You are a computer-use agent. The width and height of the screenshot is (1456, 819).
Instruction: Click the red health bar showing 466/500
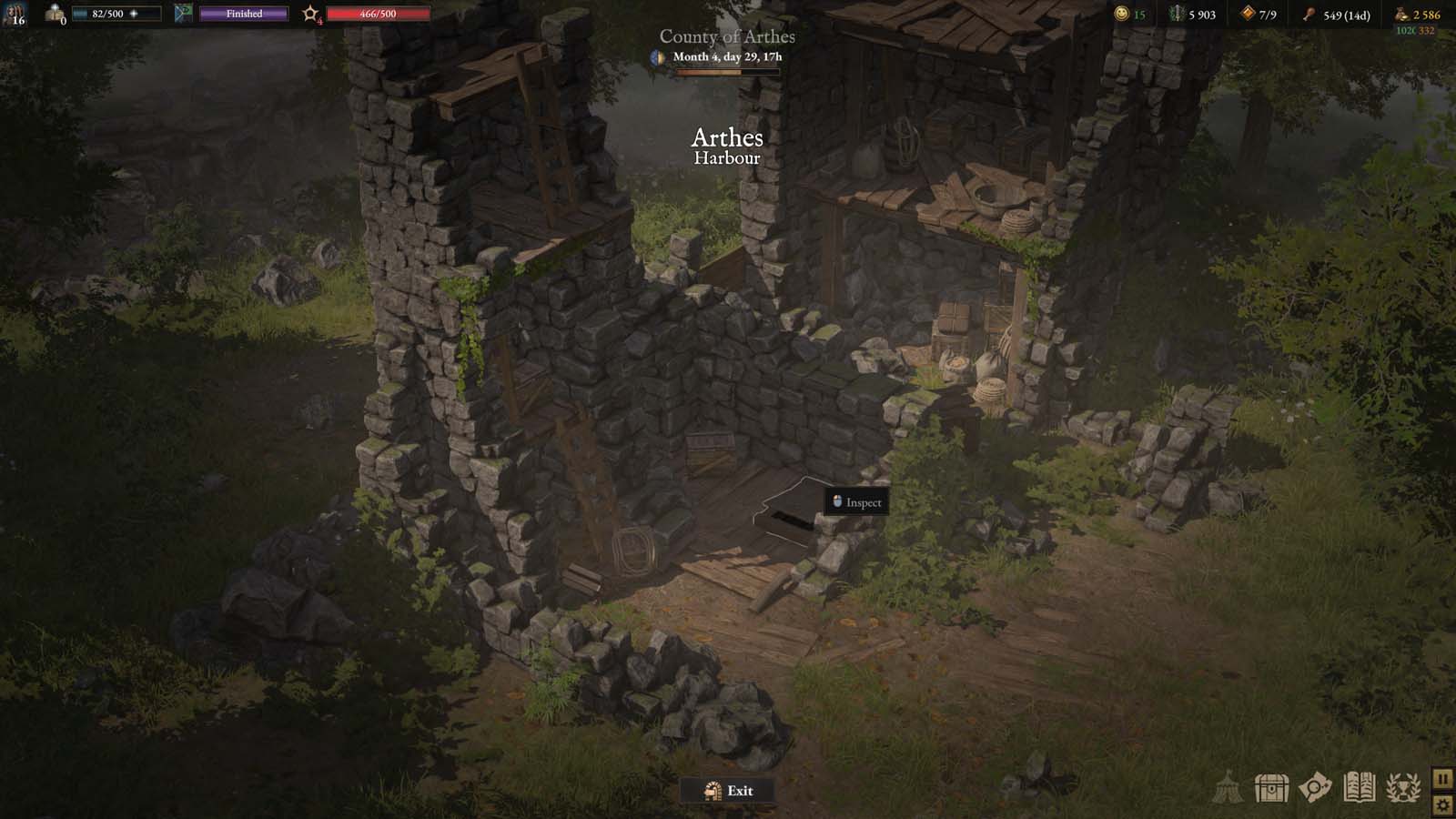coord(379,13)
